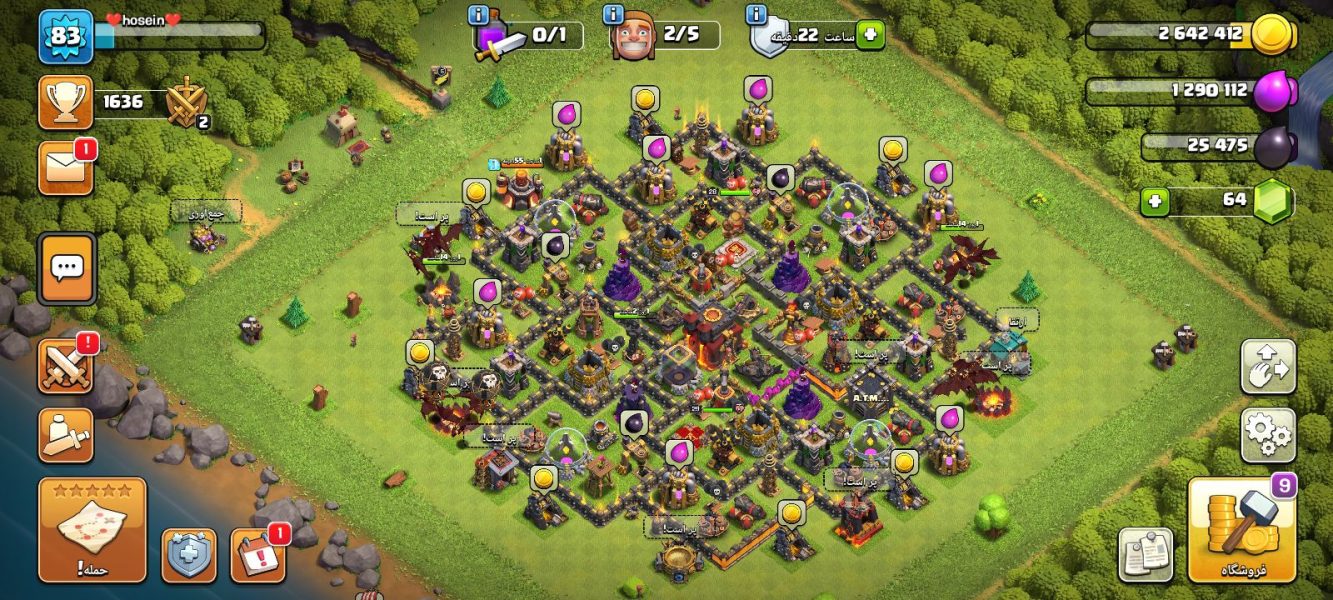Open the events calendar icon
This screenshot has width=1333, height=600.
pyautogui.click(x=257, y=555)
